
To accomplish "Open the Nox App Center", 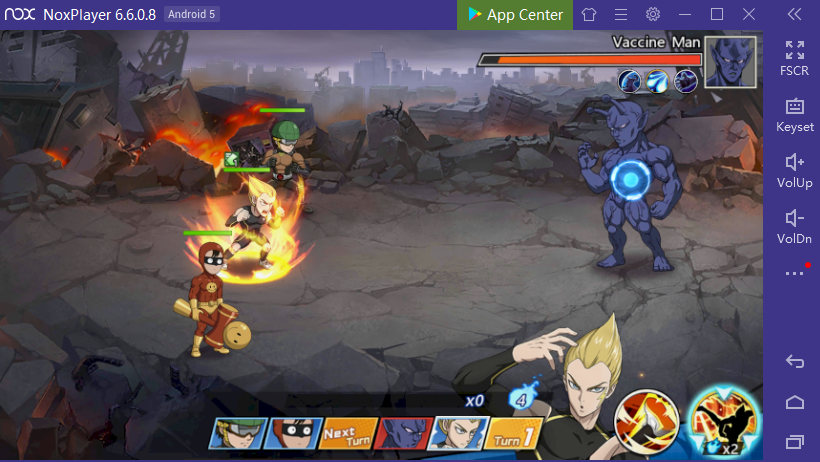I will pos(516,14).
